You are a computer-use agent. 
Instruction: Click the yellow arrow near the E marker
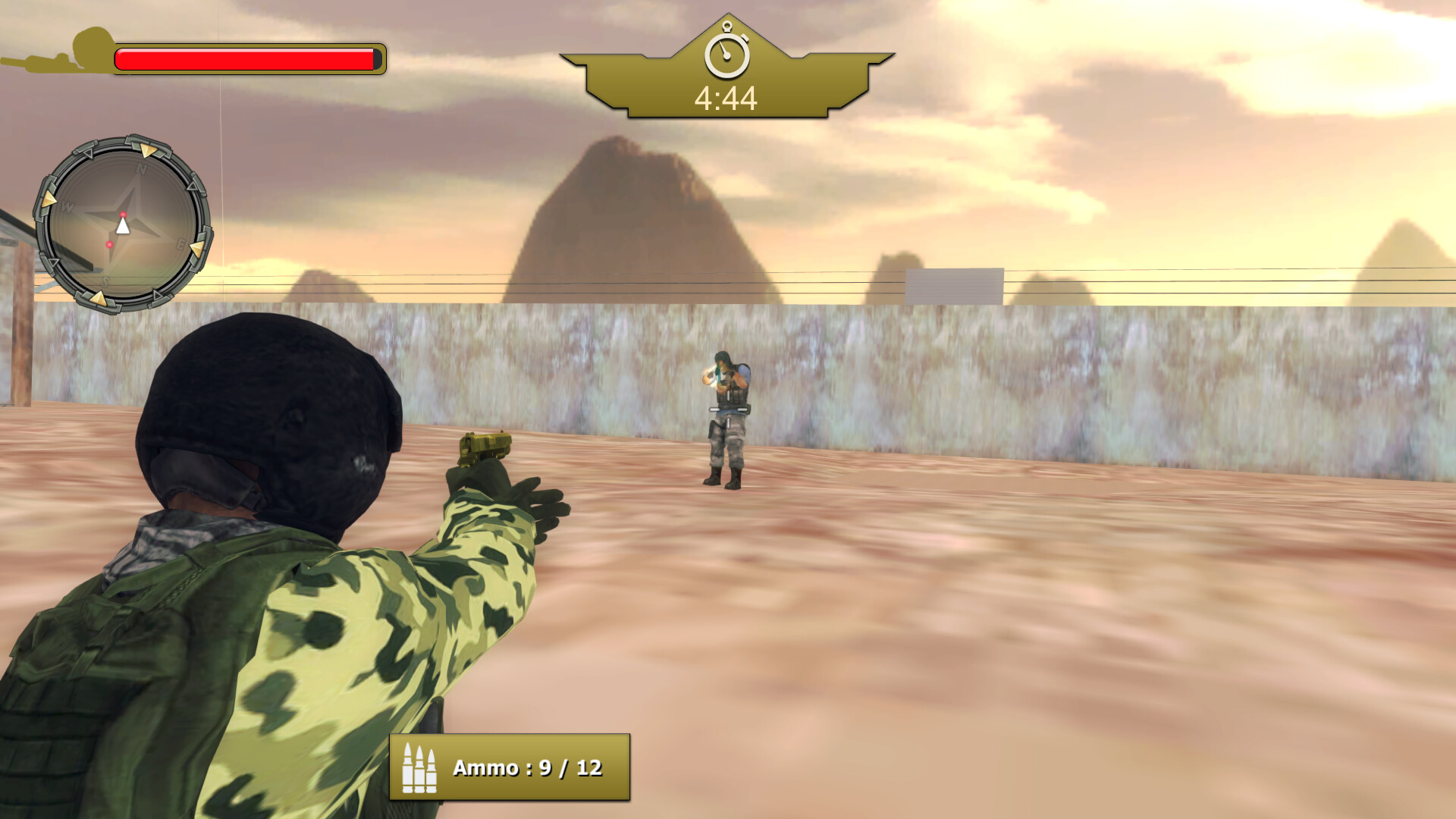click(x=197, y=249)
